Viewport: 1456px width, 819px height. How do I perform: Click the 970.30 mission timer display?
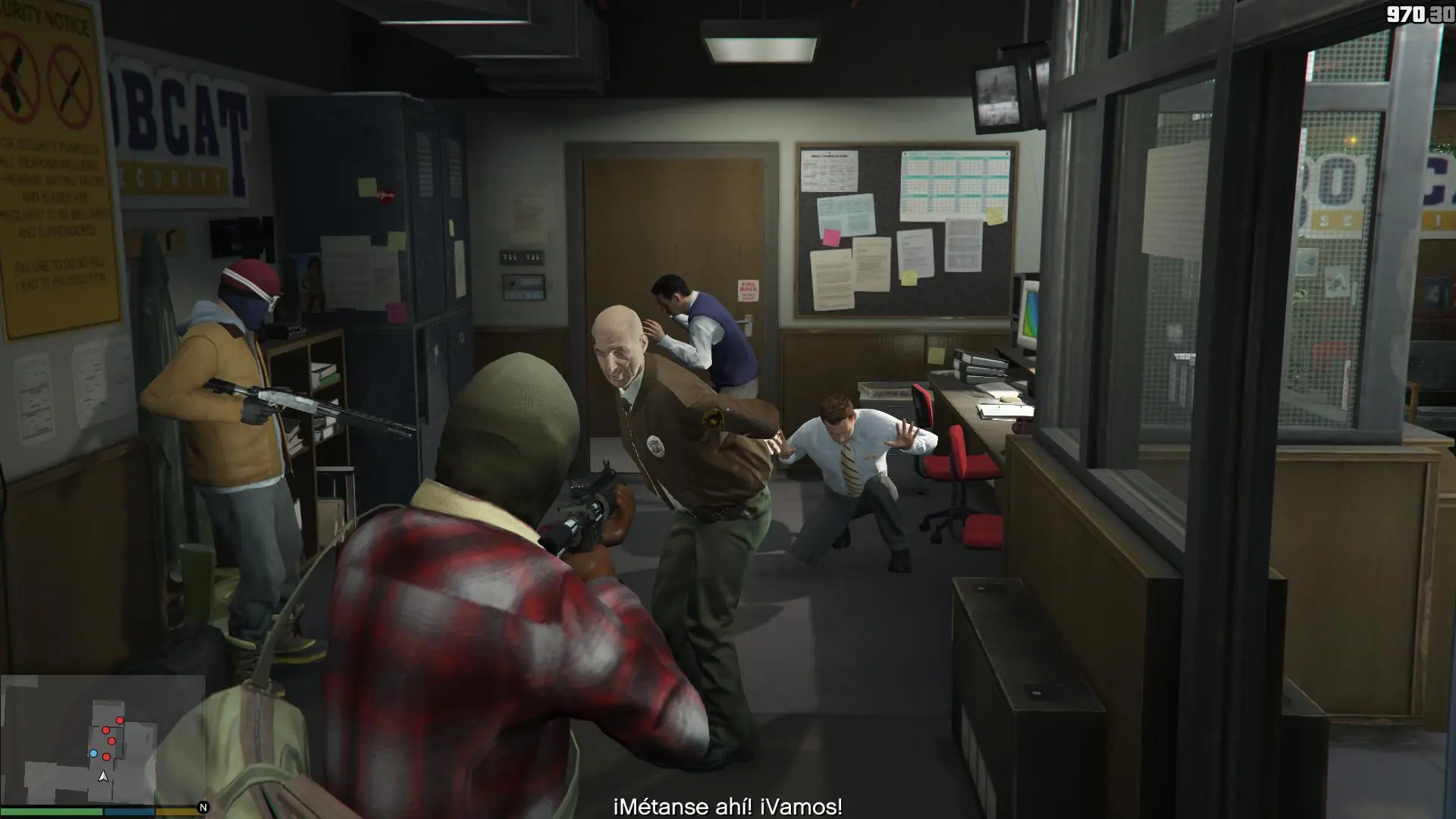[1420, 12]
